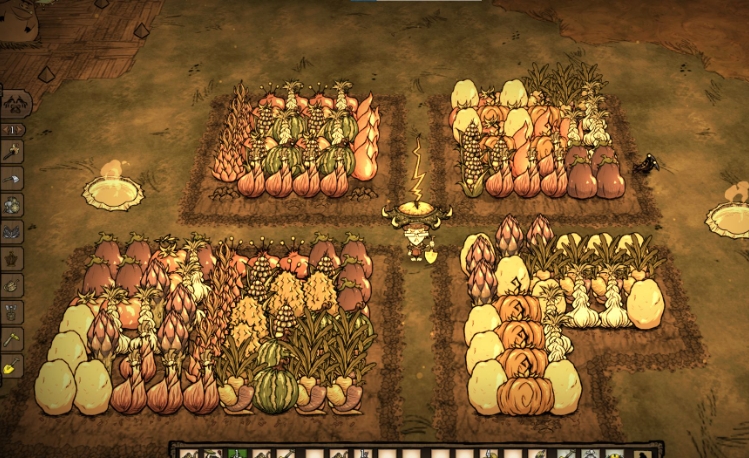
Task: Select the golden shovel pinned recipe
Action: [x=13, y=366]
